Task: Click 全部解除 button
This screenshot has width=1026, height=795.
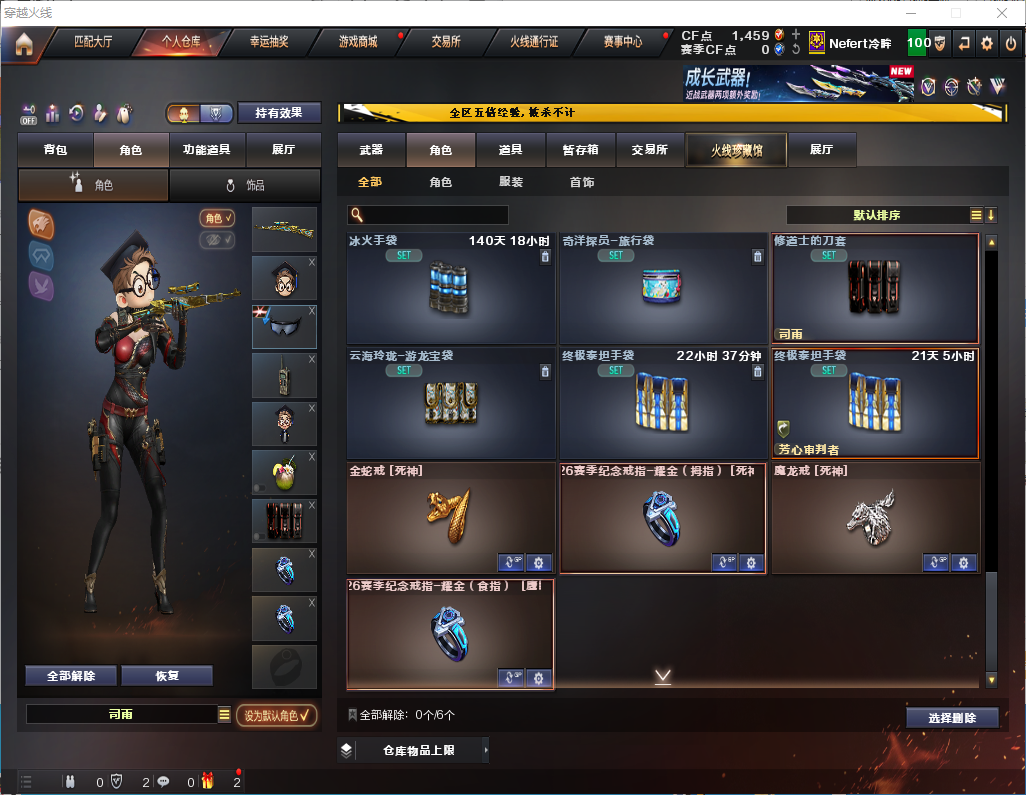Action: click(71, 676)
